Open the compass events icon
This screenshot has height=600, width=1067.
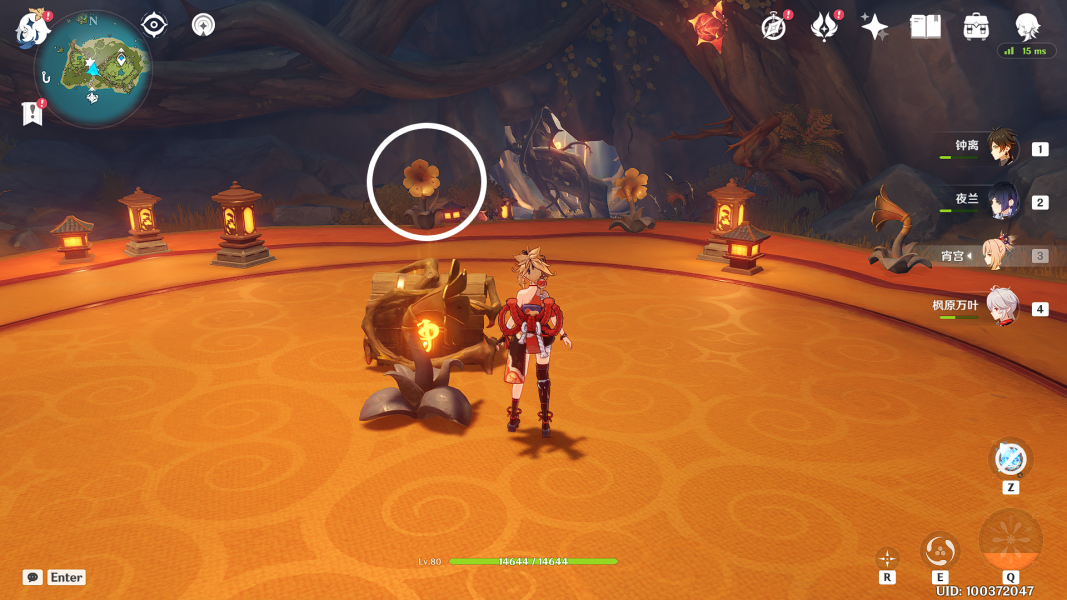pyautogui.click(x=774, y=27)
